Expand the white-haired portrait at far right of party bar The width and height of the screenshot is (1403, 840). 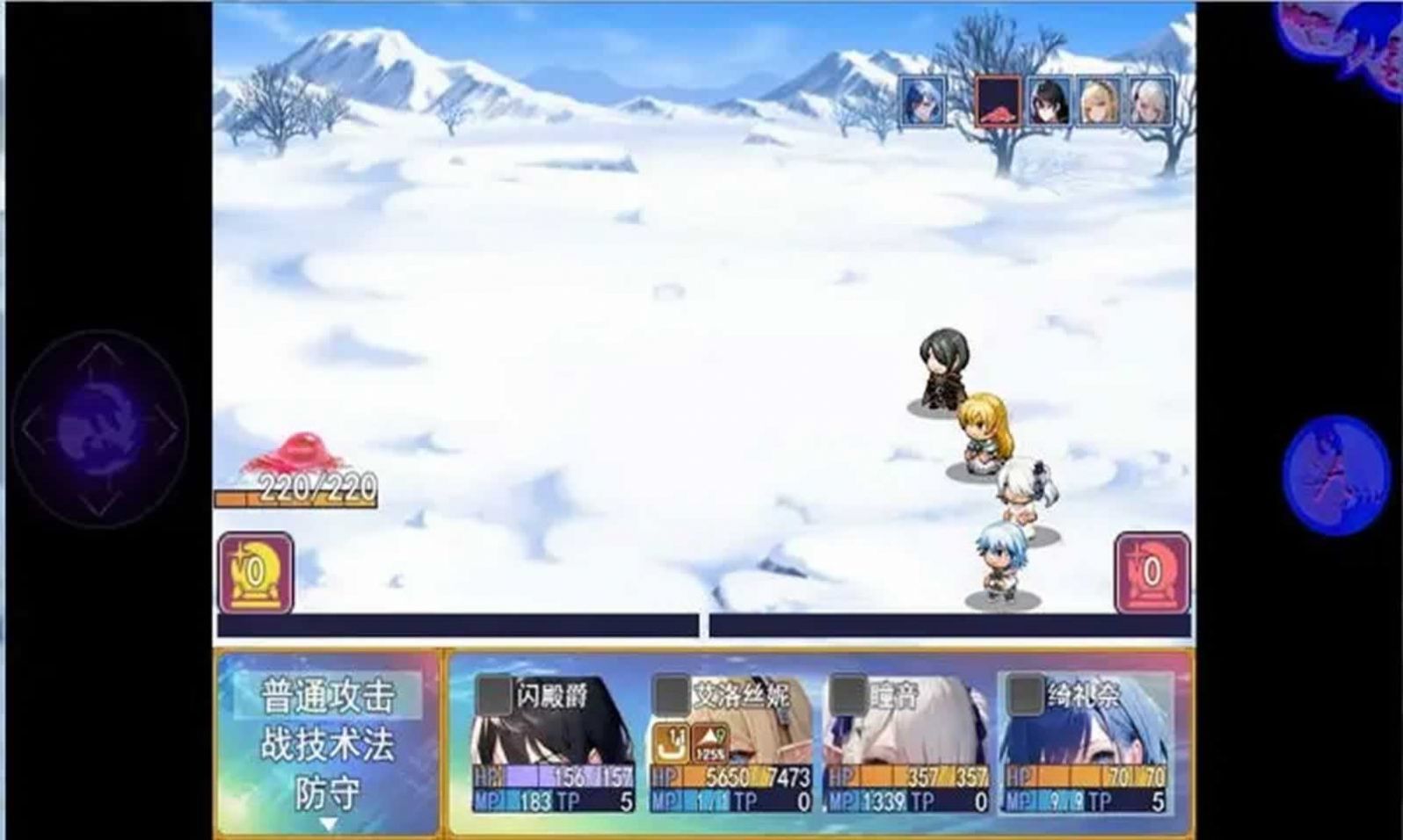pyautogui.click(x=1145, y=103)
